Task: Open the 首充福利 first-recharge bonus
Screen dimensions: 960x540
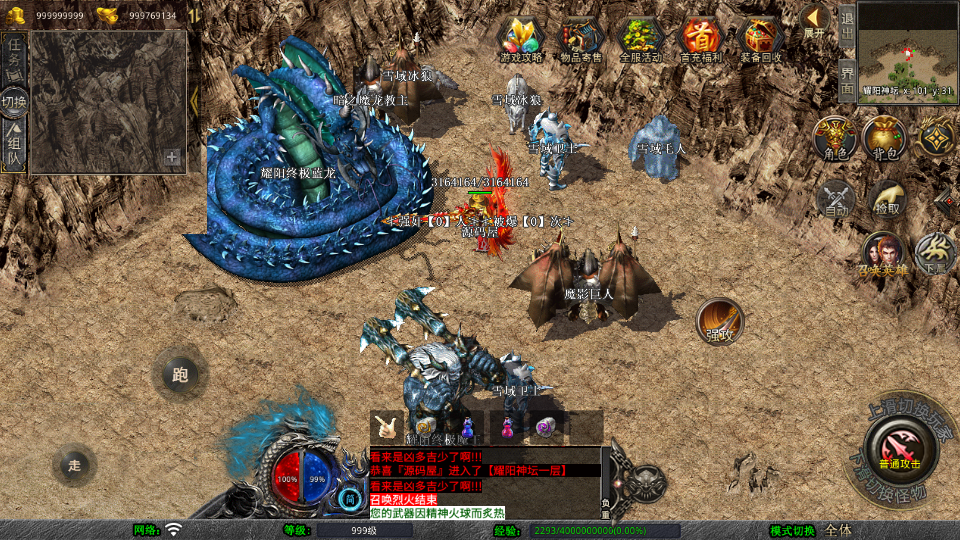Action: click(700, 38)
